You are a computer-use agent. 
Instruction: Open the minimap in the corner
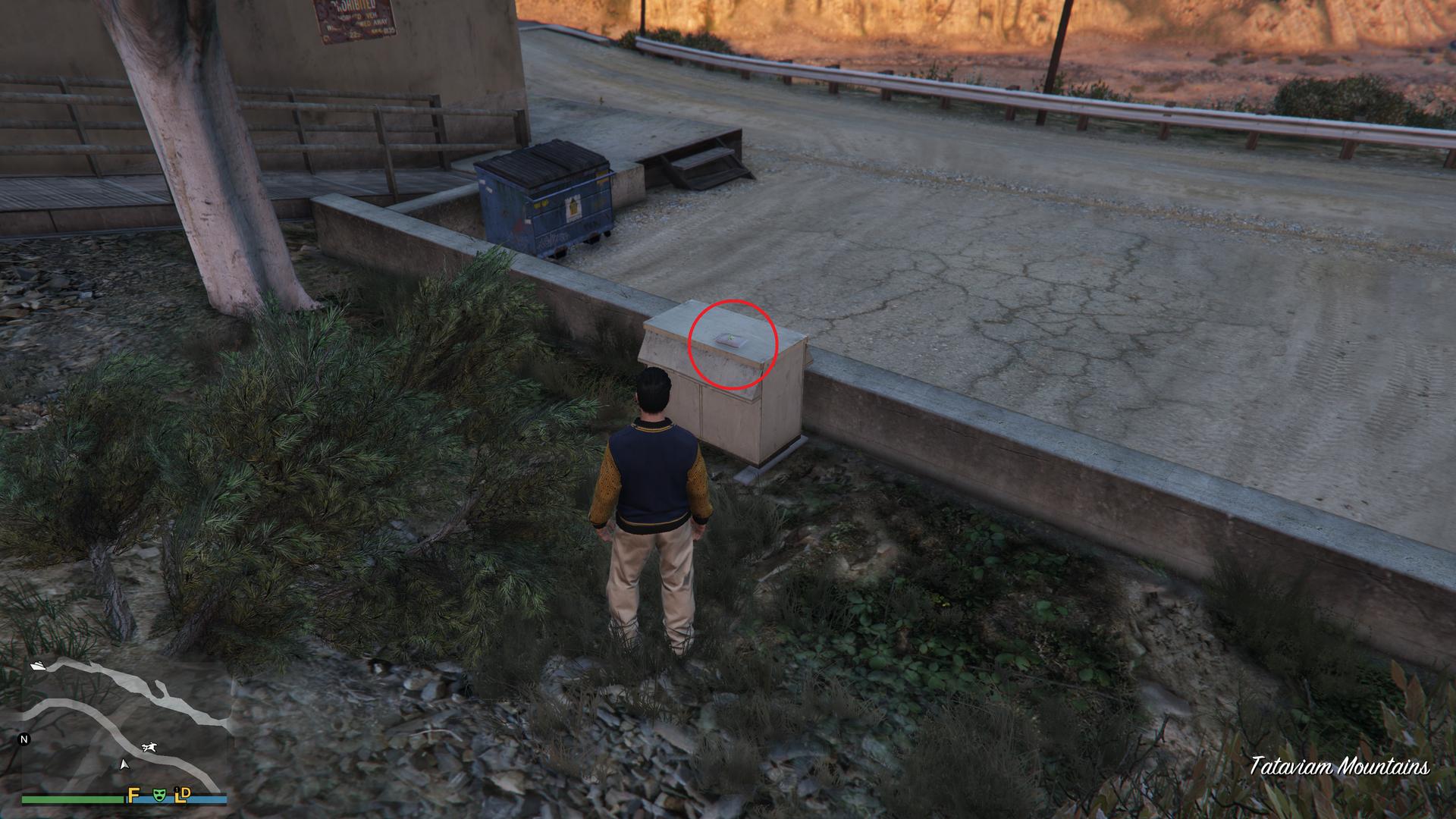click(x=125, y=728)
